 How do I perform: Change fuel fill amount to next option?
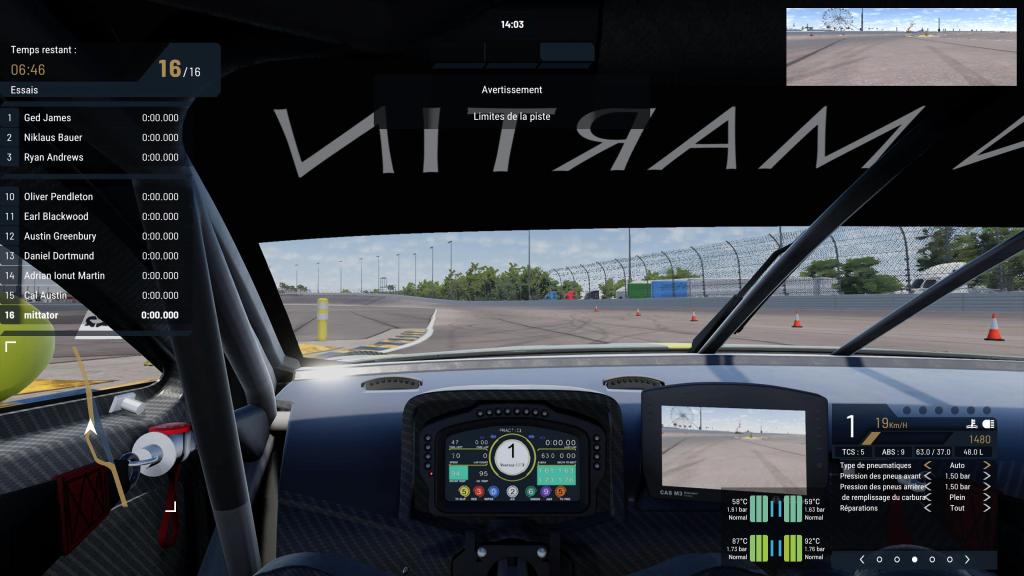987,497
